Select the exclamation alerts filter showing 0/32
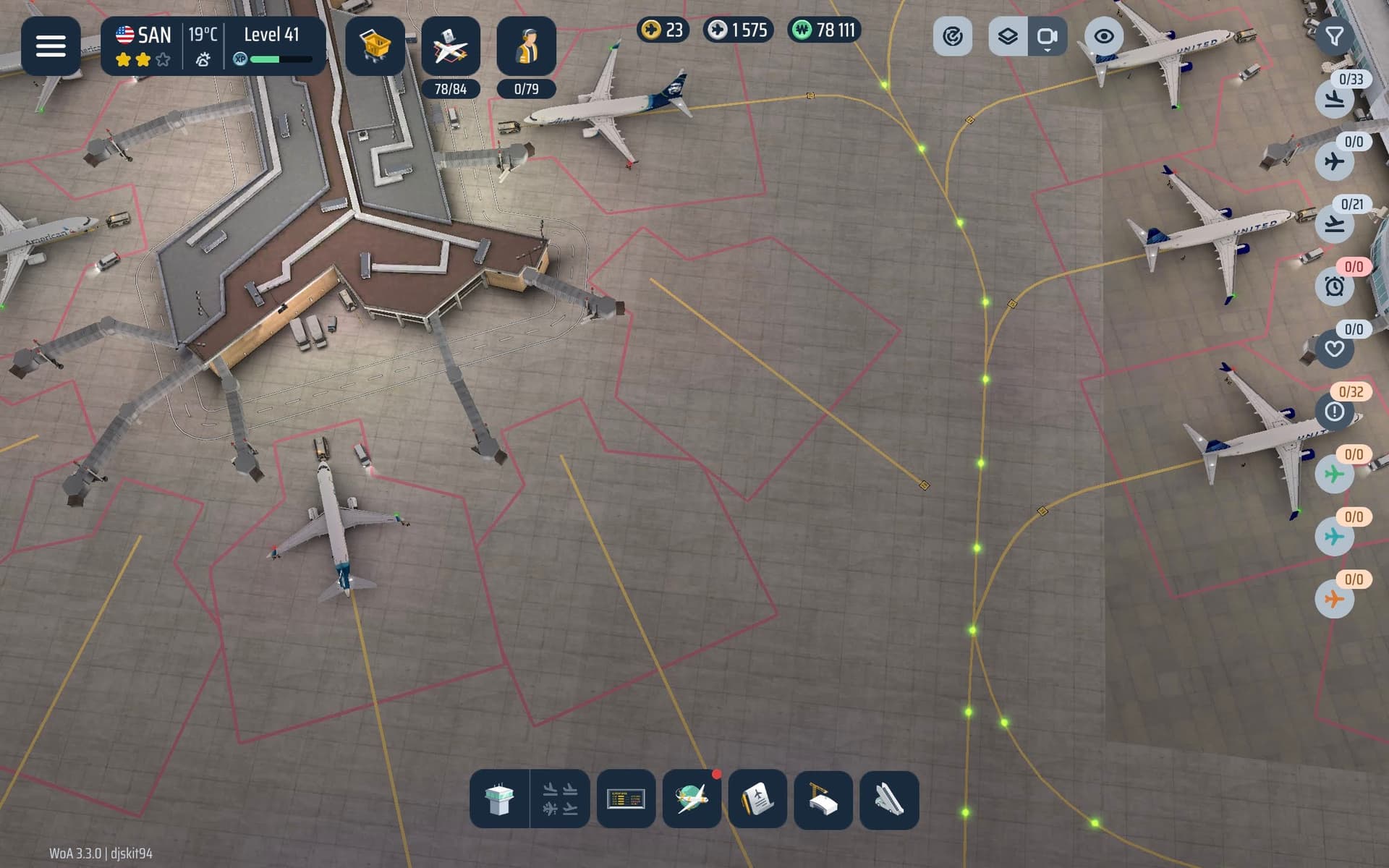 click(x=1335, y=412)
